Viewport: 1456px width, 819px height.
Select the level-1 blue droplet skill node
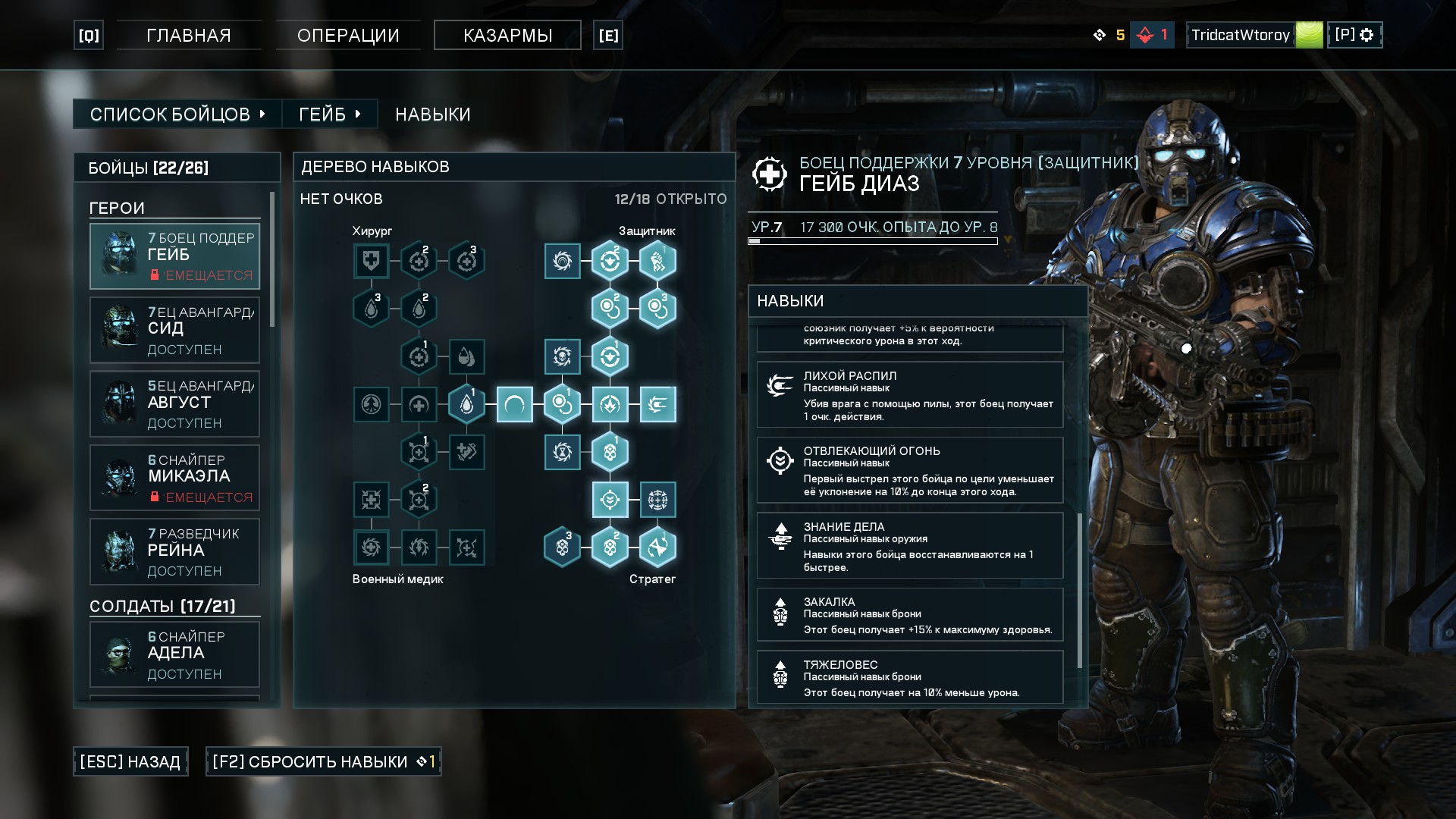467,403
